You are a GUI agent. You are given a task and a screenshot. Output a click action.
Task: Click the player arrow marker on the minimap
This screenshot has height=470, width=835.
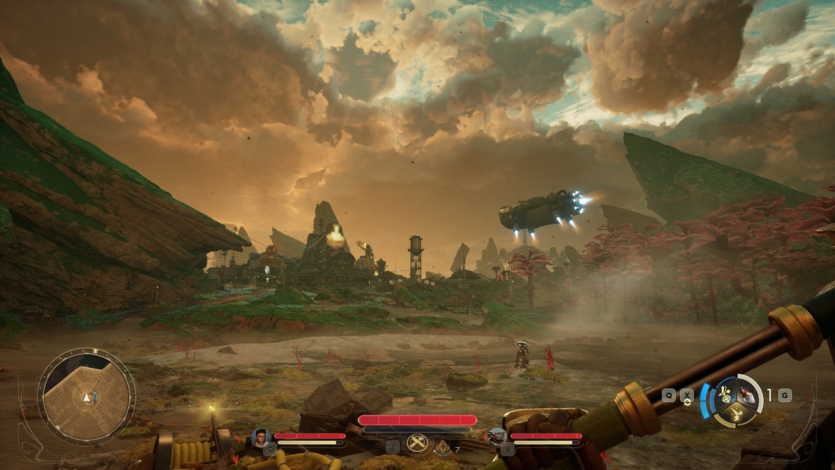pos(87,398)
